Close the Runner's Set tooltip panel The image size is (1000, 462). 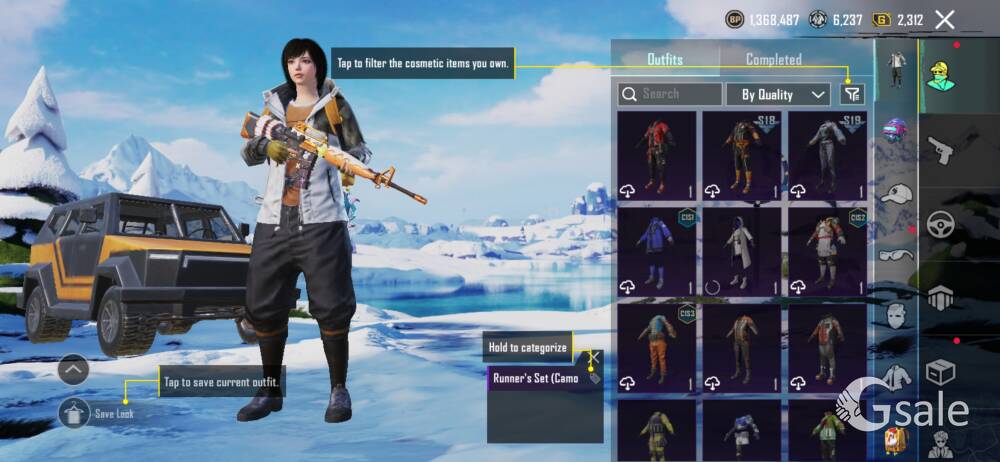pos(593,356)
